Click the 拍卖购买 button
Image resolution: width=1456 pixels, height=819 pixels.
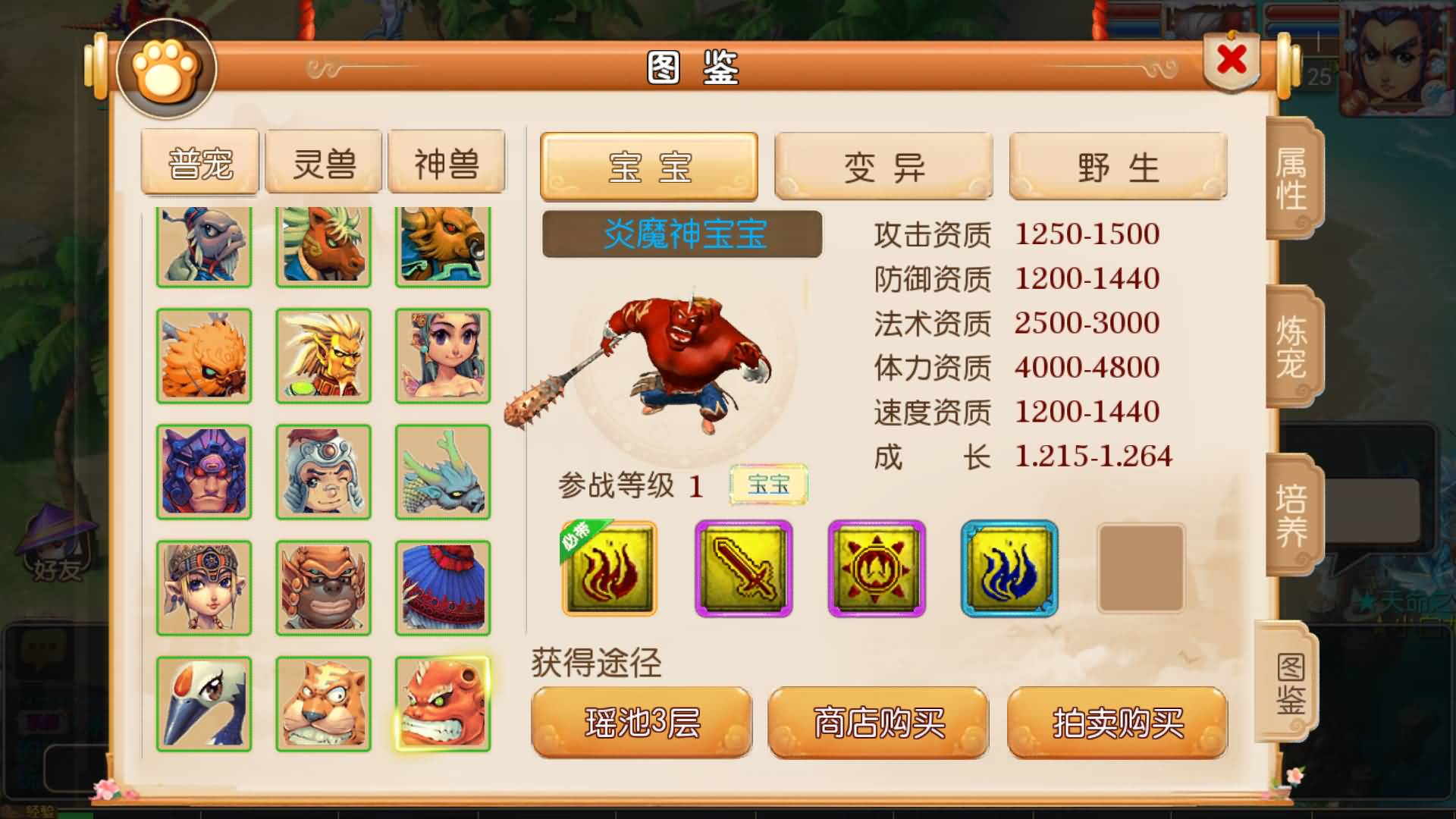tap(1116, 723)
